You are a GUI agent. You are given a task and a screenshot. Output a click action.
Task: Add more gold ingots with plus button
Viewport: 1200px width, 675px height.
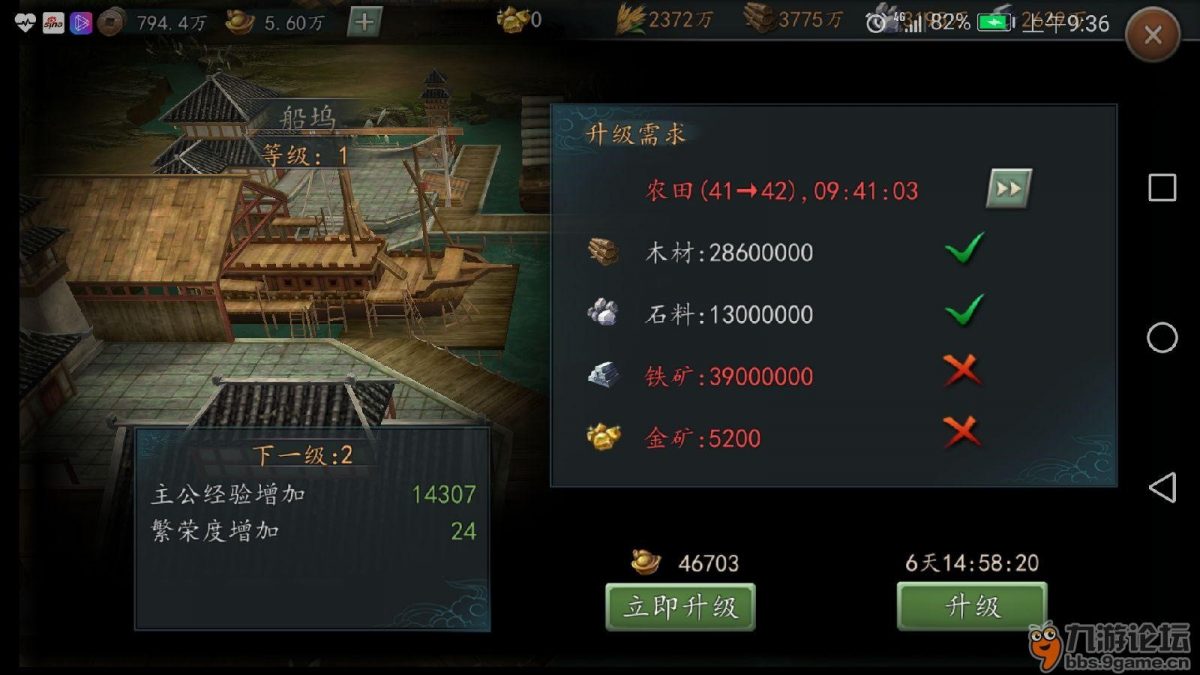[364, 21]
